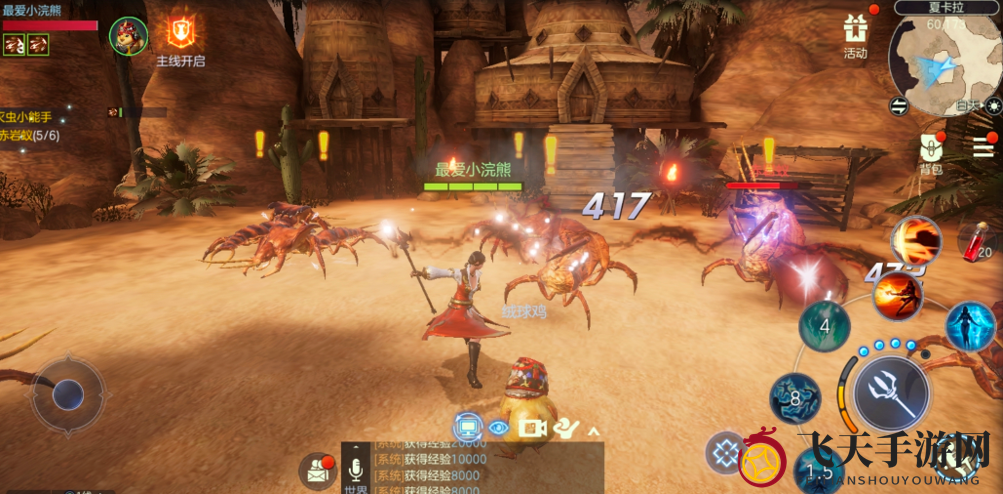This screenshot has height=494, width=1003.
Task: Activate the blue glowing figure skill
Action: point(969,326)
